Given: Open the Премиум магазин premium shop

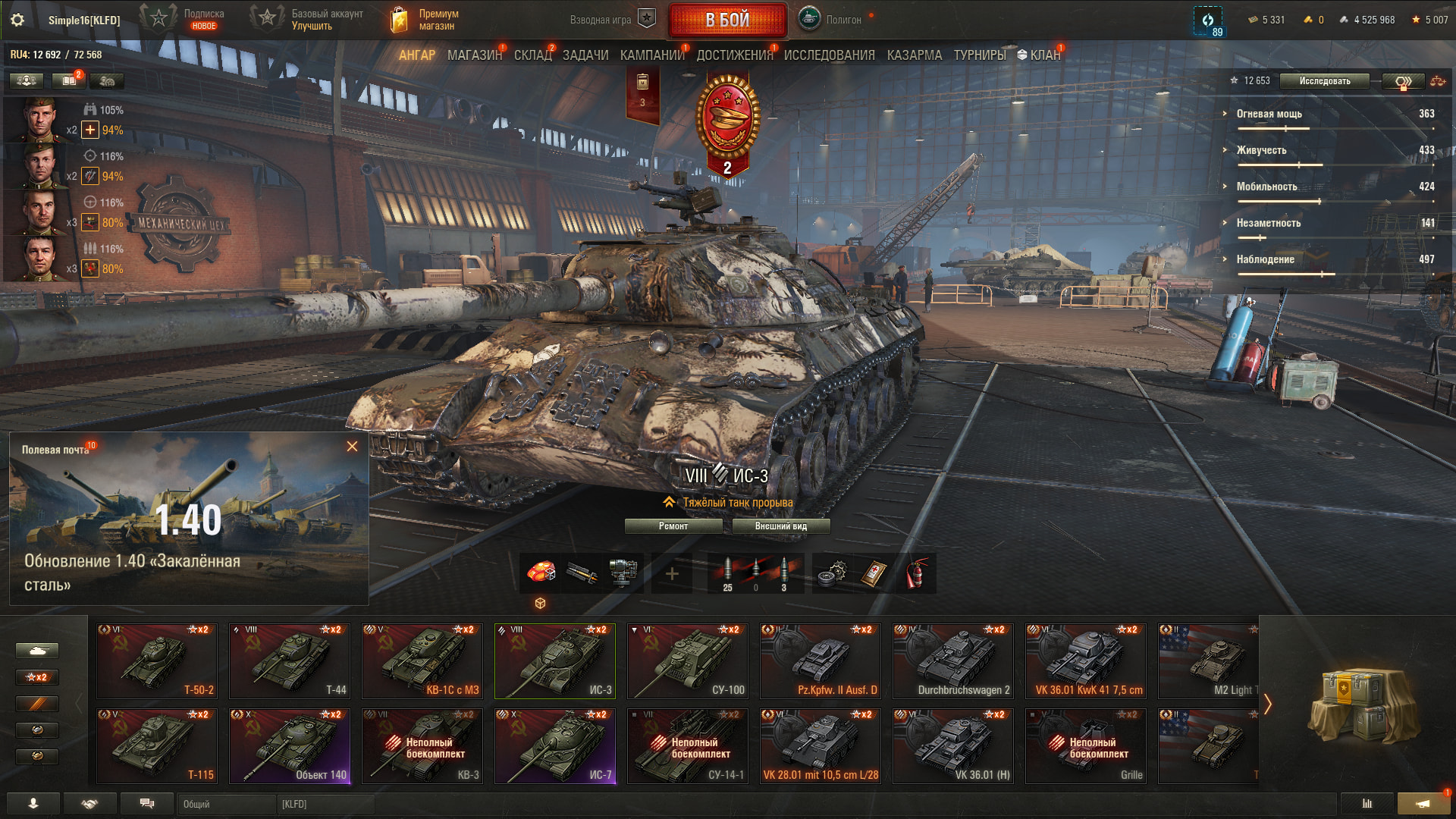Looking at the screenshot, I should [425, 20].
